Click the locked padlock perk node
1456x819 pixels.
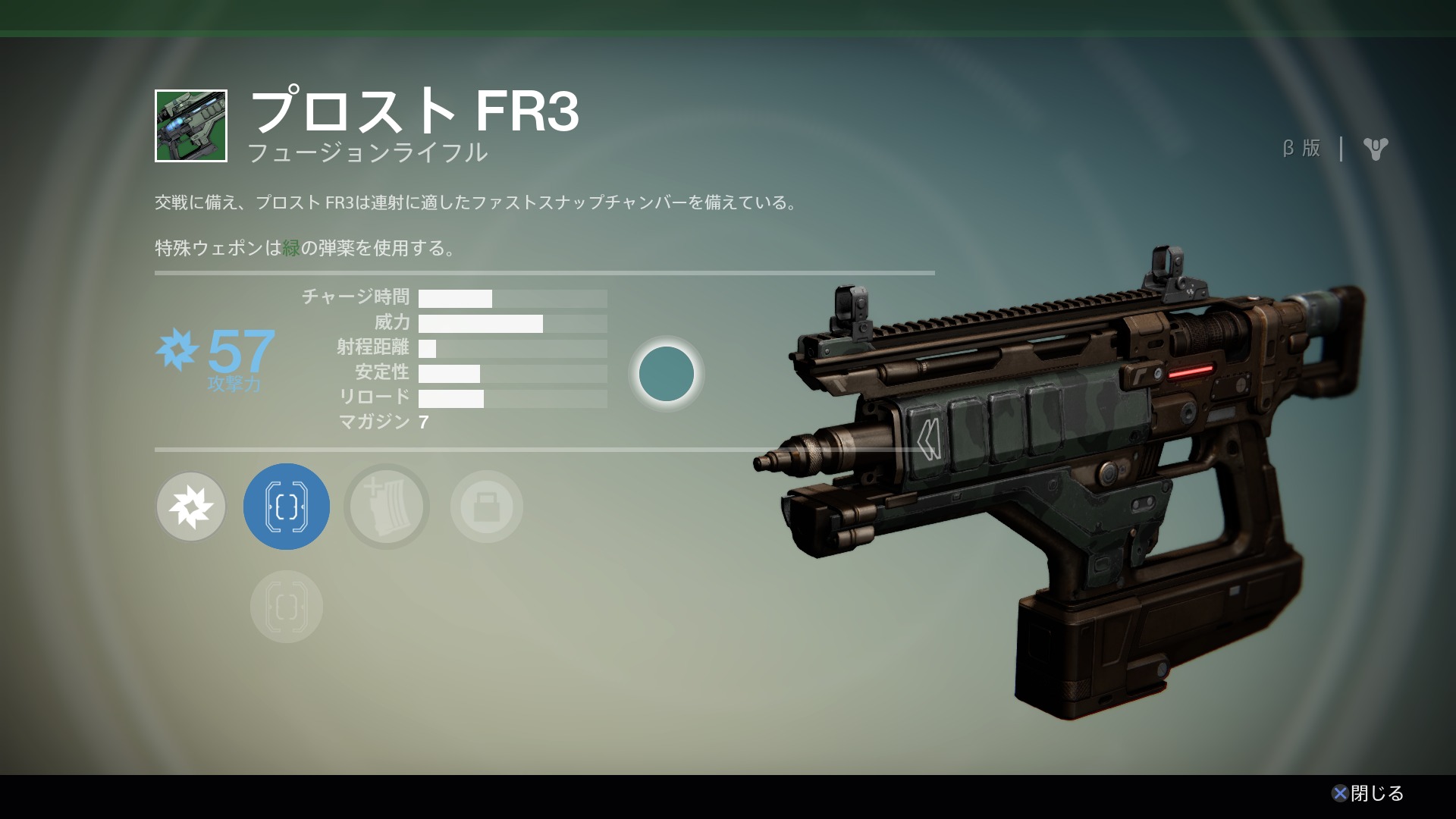coord(487,507)
